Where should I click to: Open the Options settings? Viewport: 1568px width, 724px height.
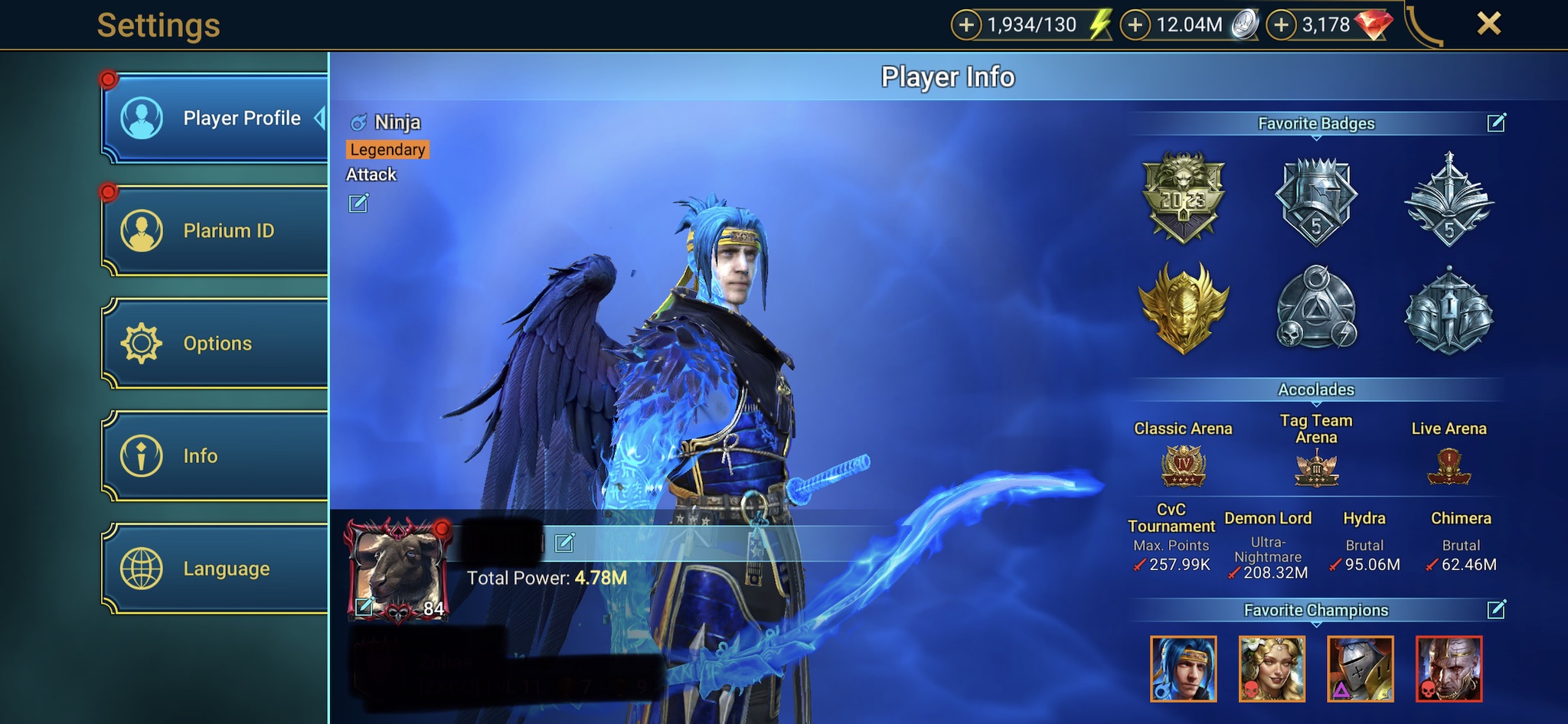[x=215, y=343]
